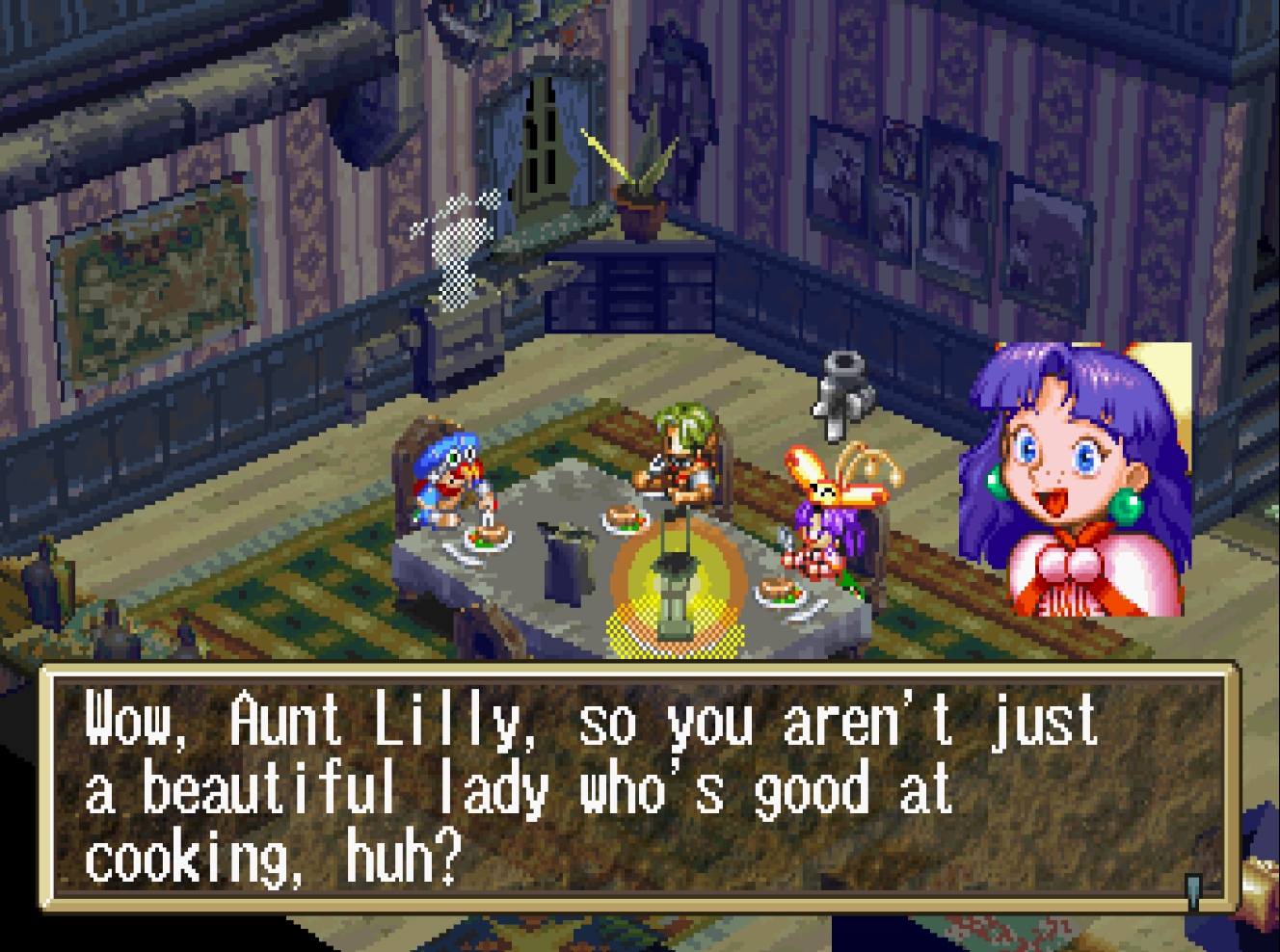Advance the Aunt Lilly dialogue text box
Image resolution: width=1280 pixels, height=952 pixels.
[x=636, y=787]
